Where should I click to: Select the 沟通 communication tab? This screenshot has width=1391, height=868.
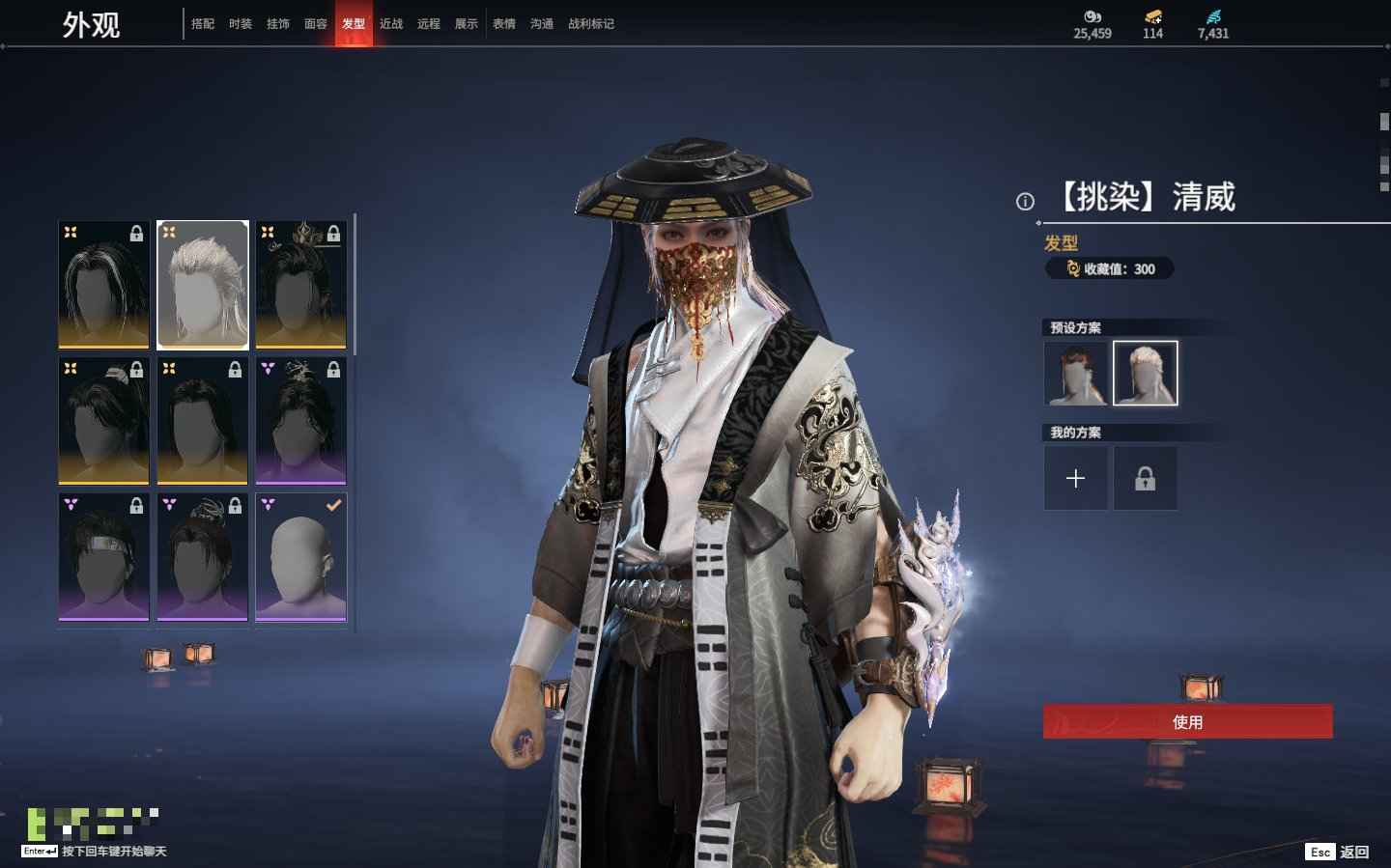pos(542,24)
